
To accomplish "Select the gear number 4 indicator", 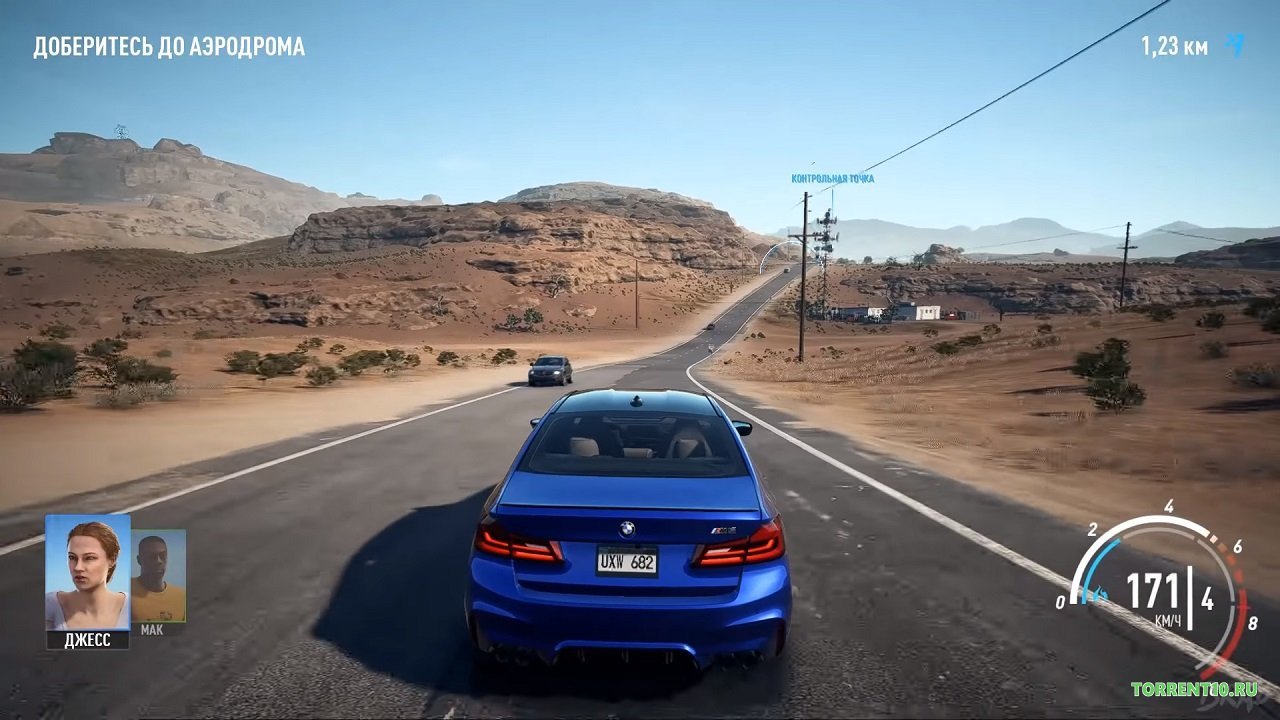I will pos(1207,597).
